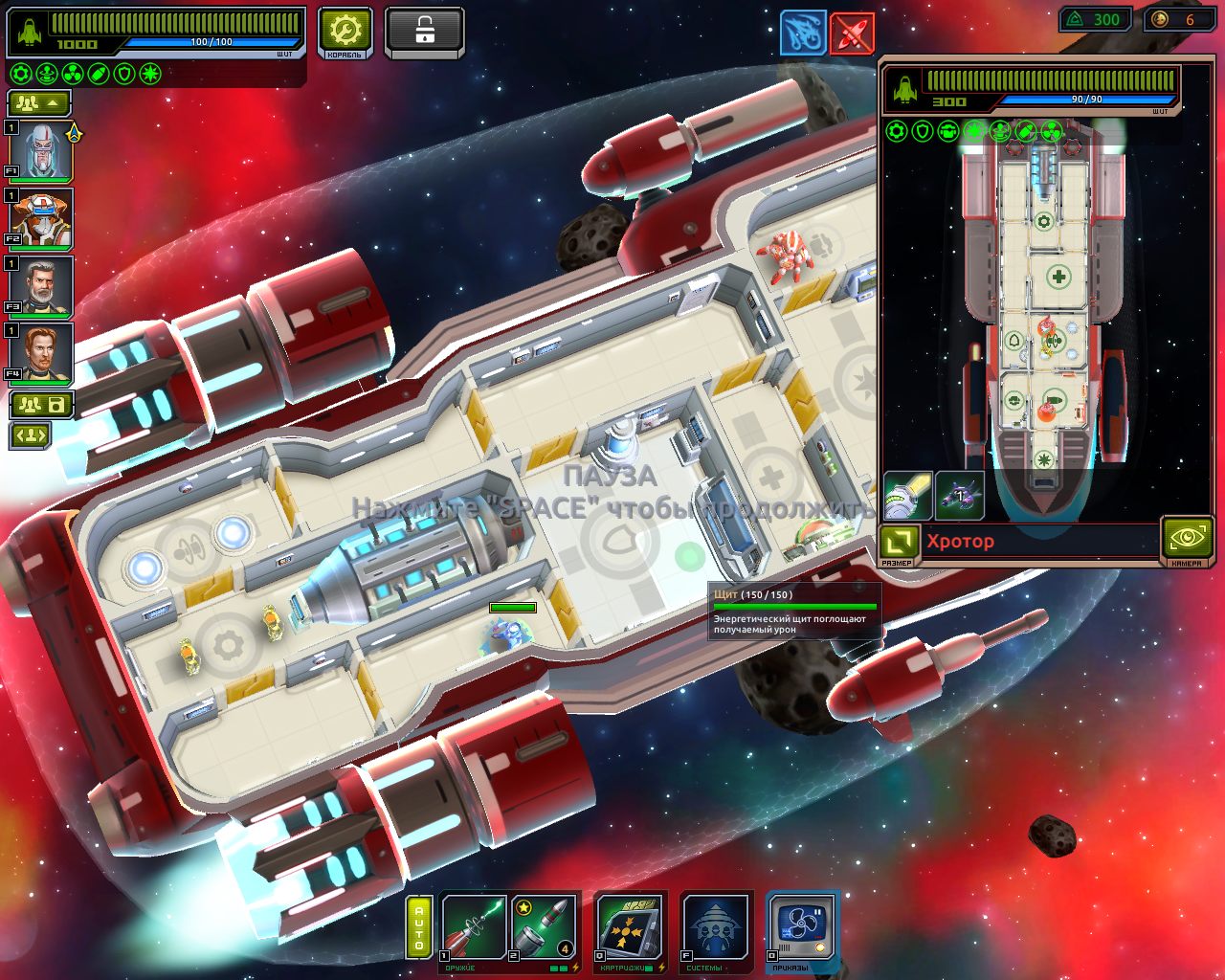Toggle the enemy panel Размер size button

[898, 543]
